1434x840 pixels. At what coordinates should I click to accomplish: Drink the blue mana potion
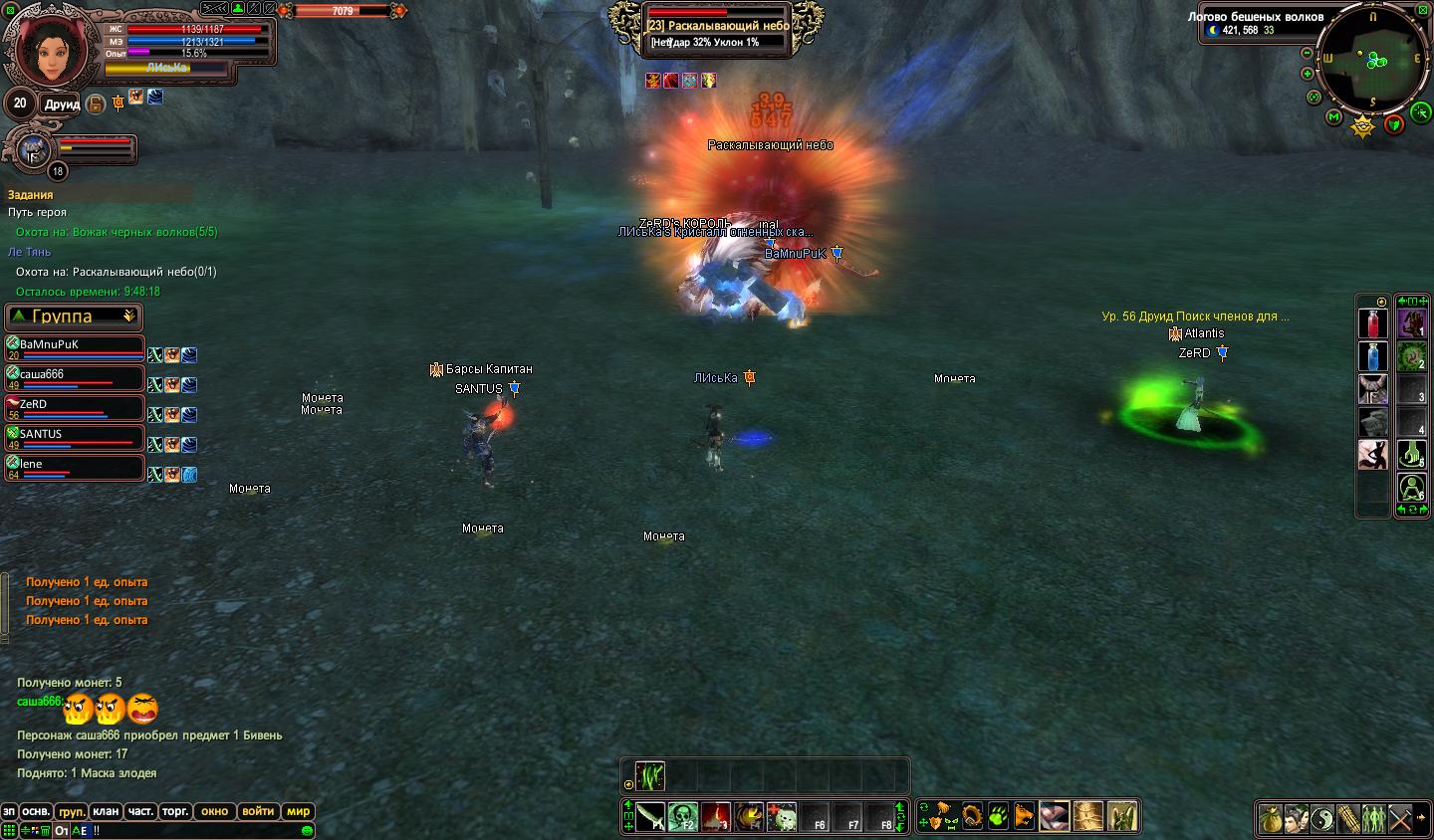[1372, 356]
